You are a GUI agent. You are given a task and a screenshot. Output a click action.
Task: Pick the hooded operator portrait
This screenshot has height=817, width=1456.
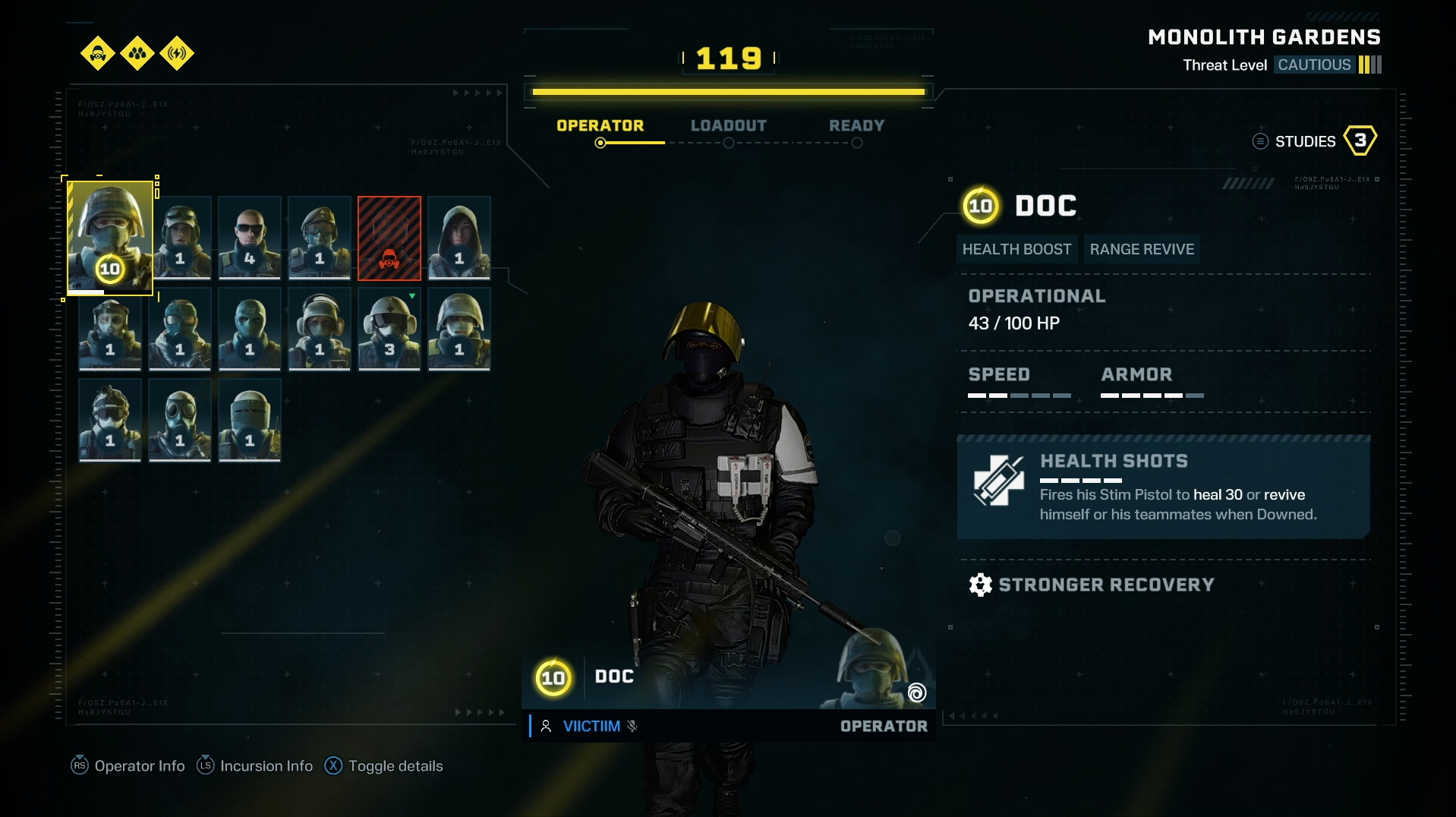point(459,238)
